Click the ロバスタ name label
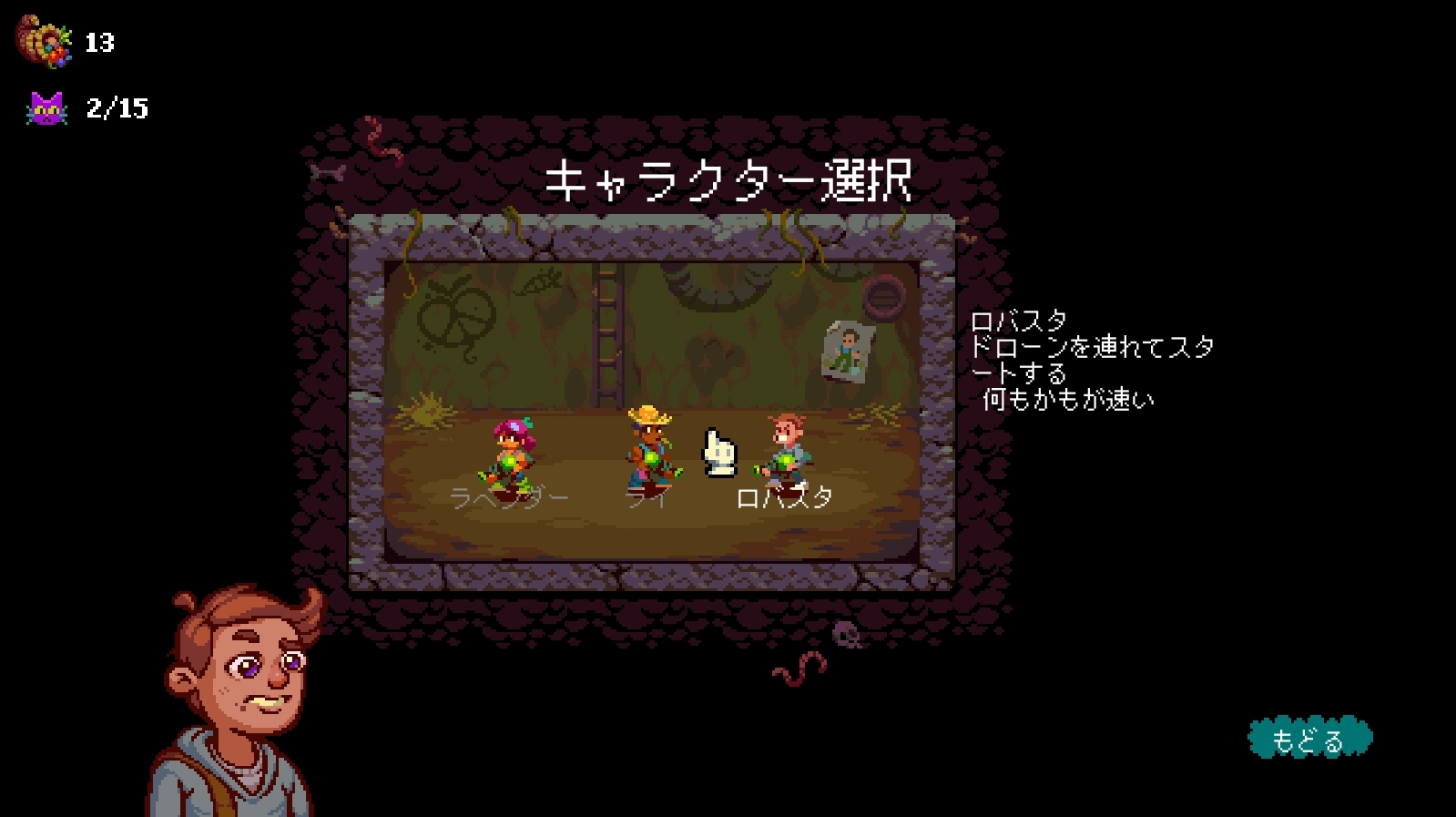The height and width of the screenshot is (817, 1456). point(785,497)
